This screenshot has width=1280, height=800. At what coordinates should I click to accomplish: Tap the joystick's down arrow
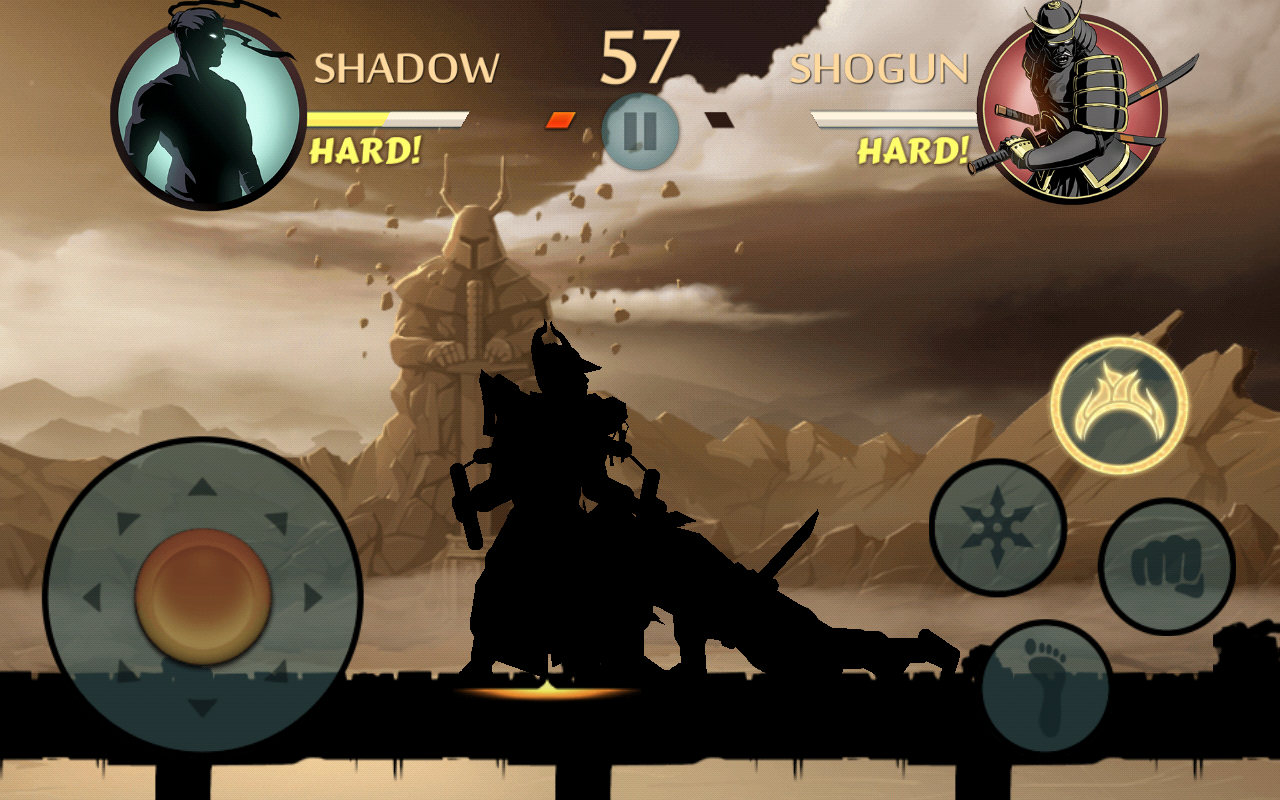tap(203, 708)
